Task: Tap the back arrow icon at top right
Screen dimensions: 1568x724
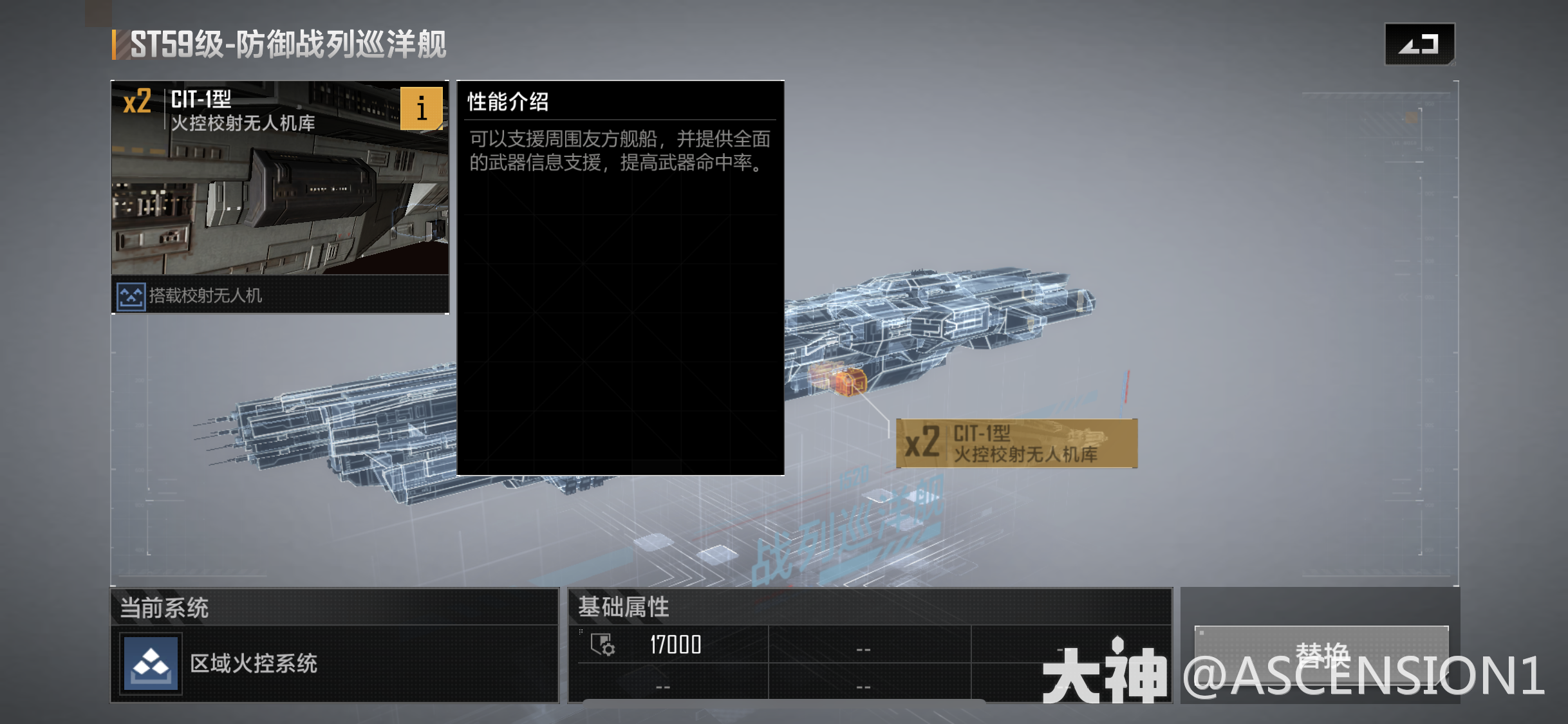Action: click(1419, 44)
